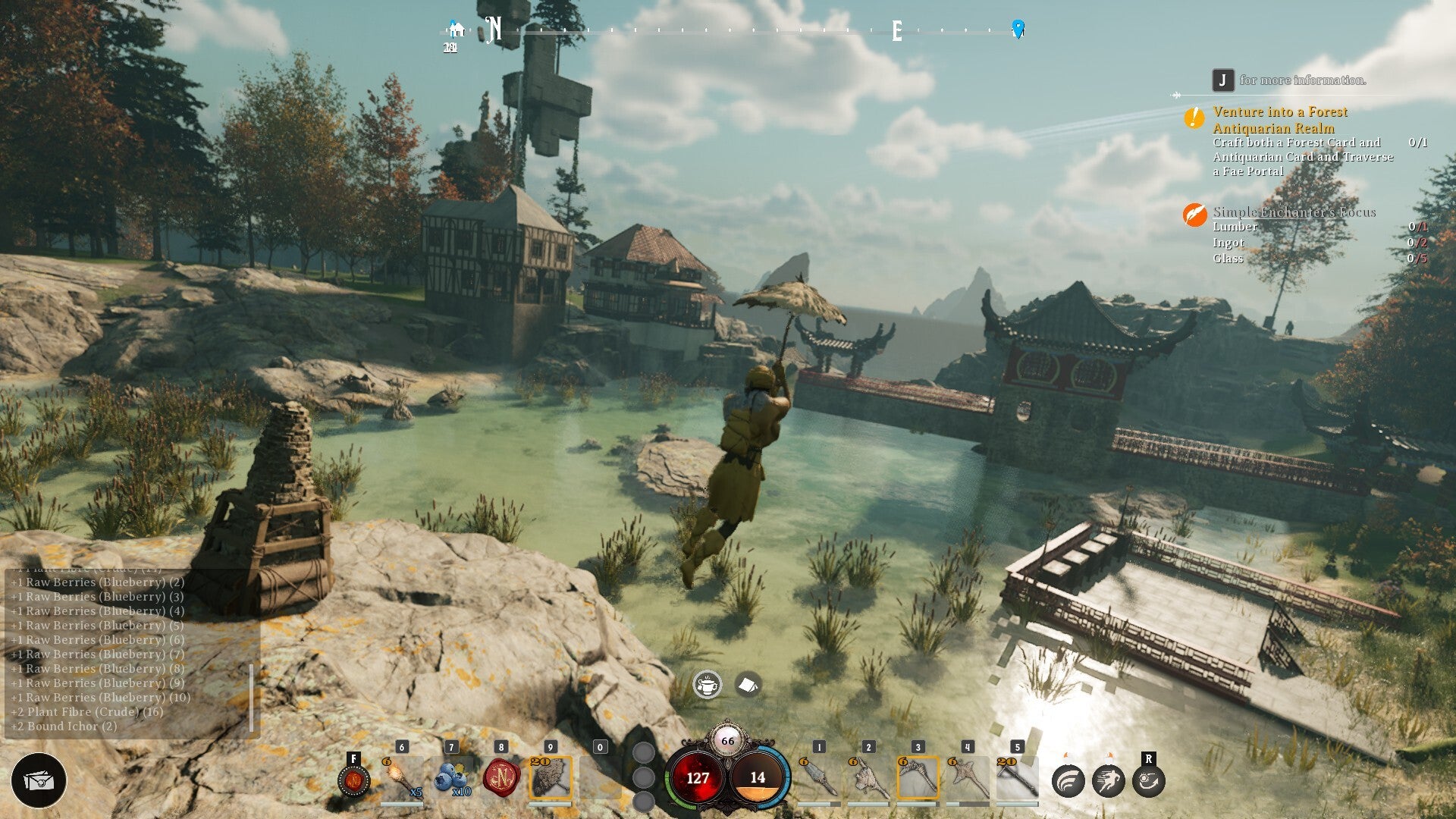Open the envelope mail button

click(x=39, y=780)
